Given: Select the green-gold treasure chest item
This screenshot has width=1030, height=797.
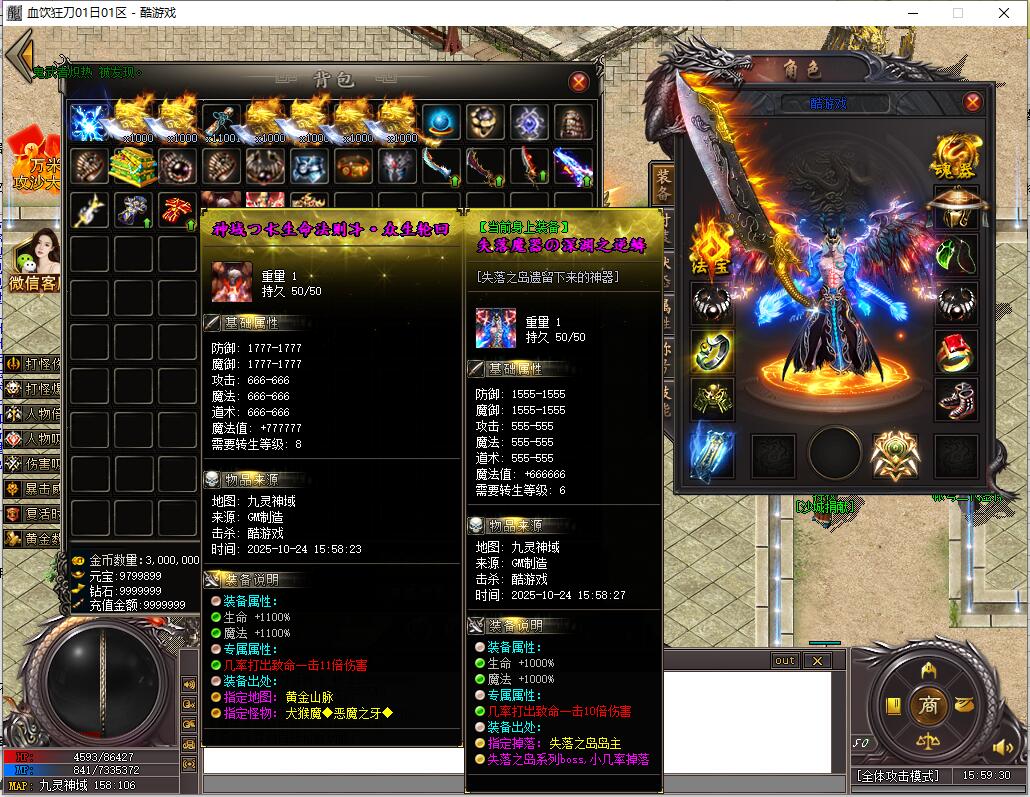Looking at the screenshot, I should pos(135,166).
